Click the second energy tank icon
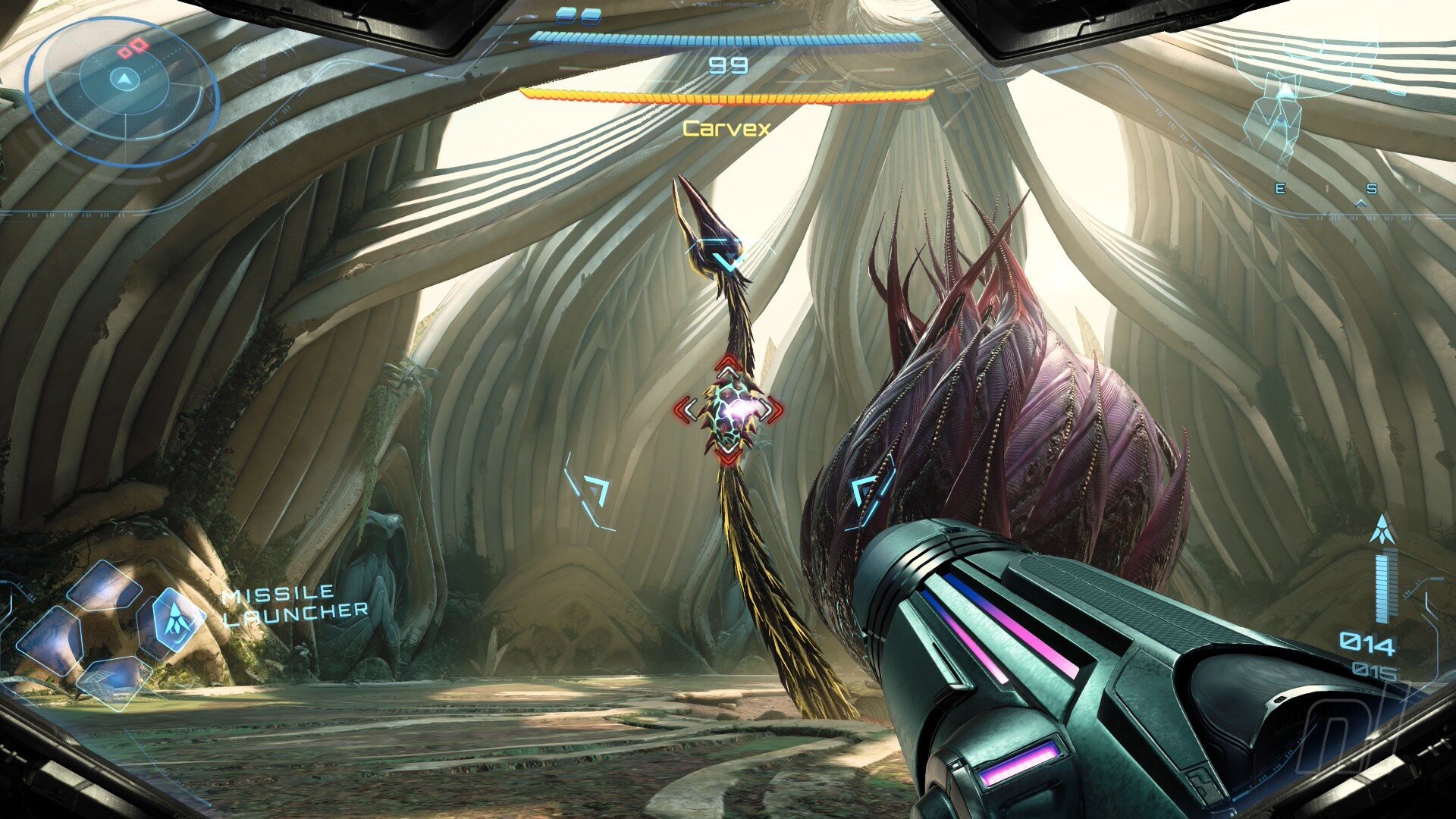1456x819 pixels. coord(590,15)
